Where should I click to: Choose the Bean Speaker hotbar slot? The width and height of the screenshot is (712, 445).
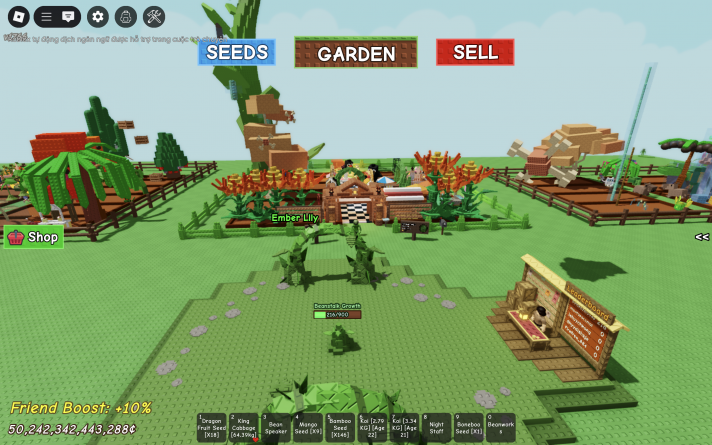point(276,427)
